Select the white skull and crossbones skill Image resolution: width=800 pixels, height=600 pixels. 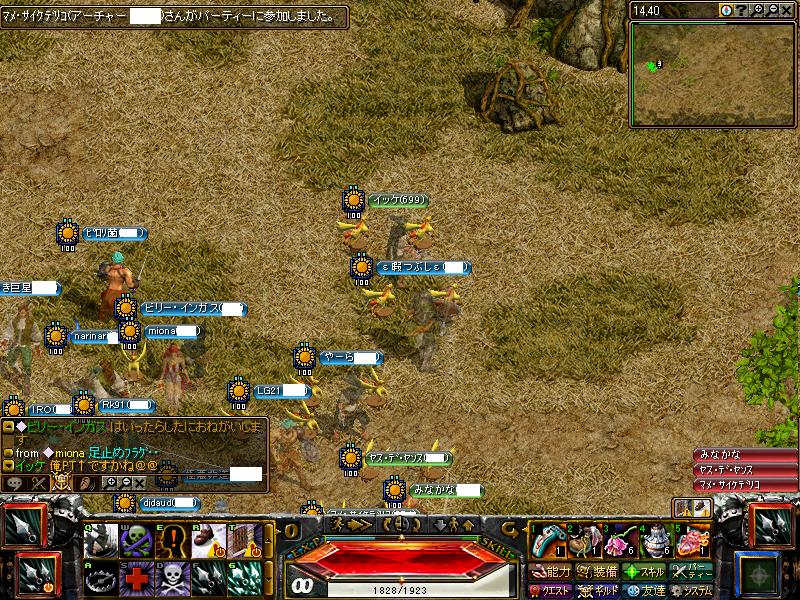click(173, 576)
